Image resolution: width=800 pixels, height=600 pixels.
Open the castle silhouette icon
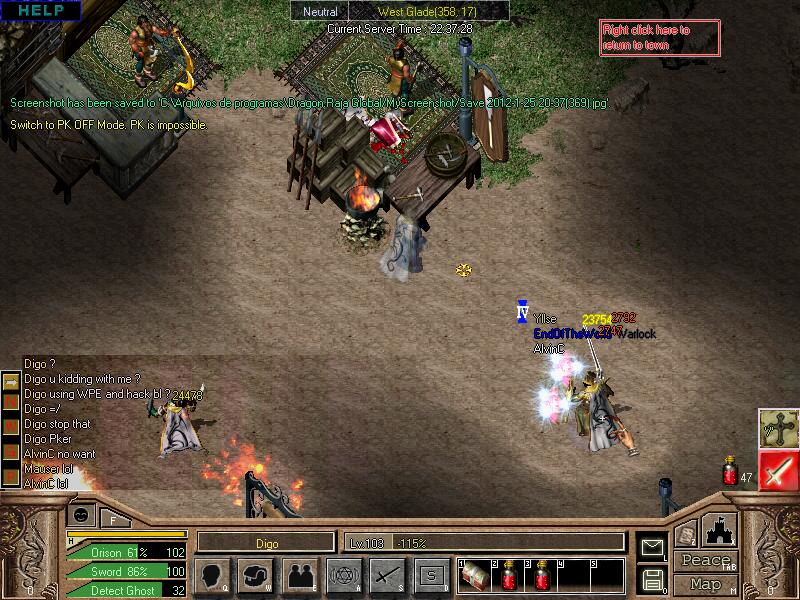click(721, 530)
